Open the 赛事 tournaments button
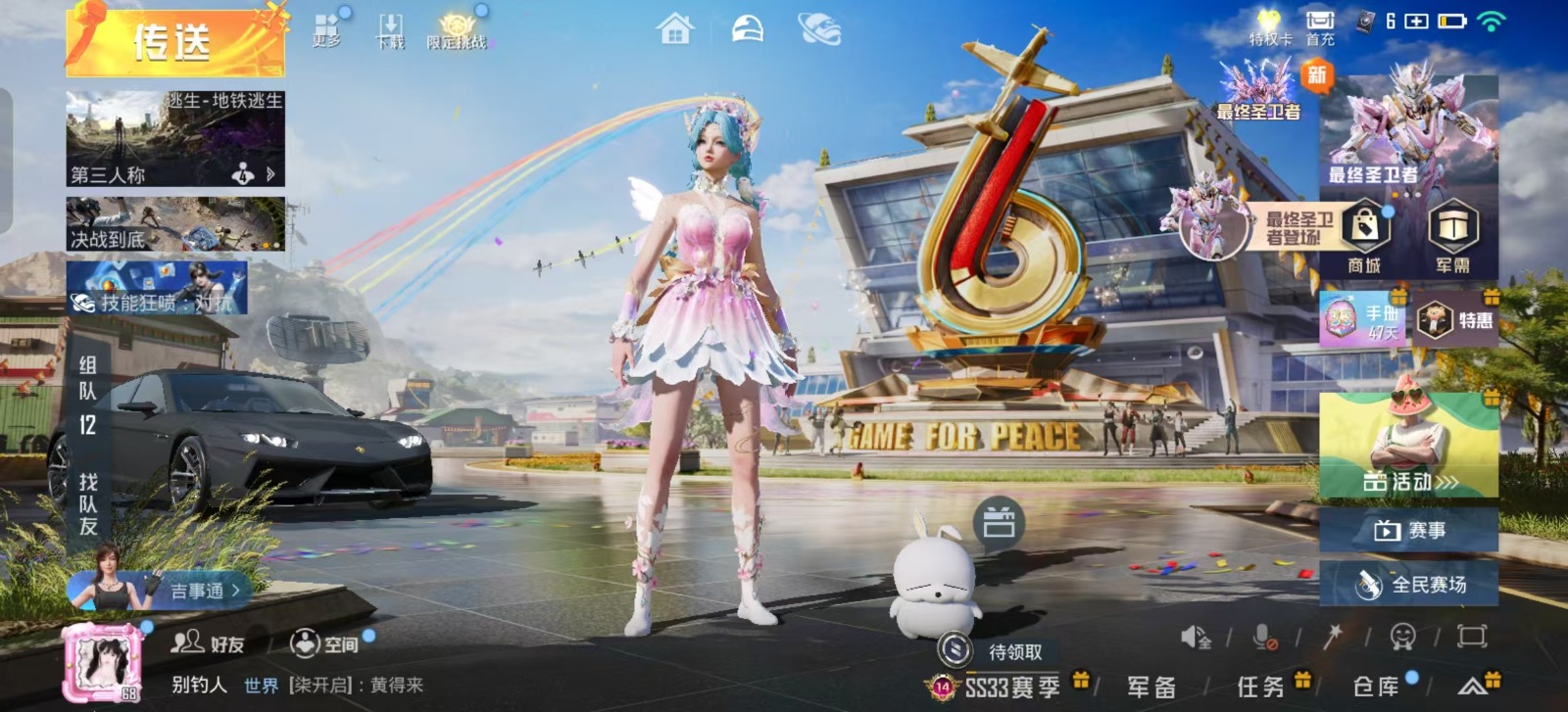This screenshot has width=1568, height=712. pyautogui.click(x=1408, y=530)
